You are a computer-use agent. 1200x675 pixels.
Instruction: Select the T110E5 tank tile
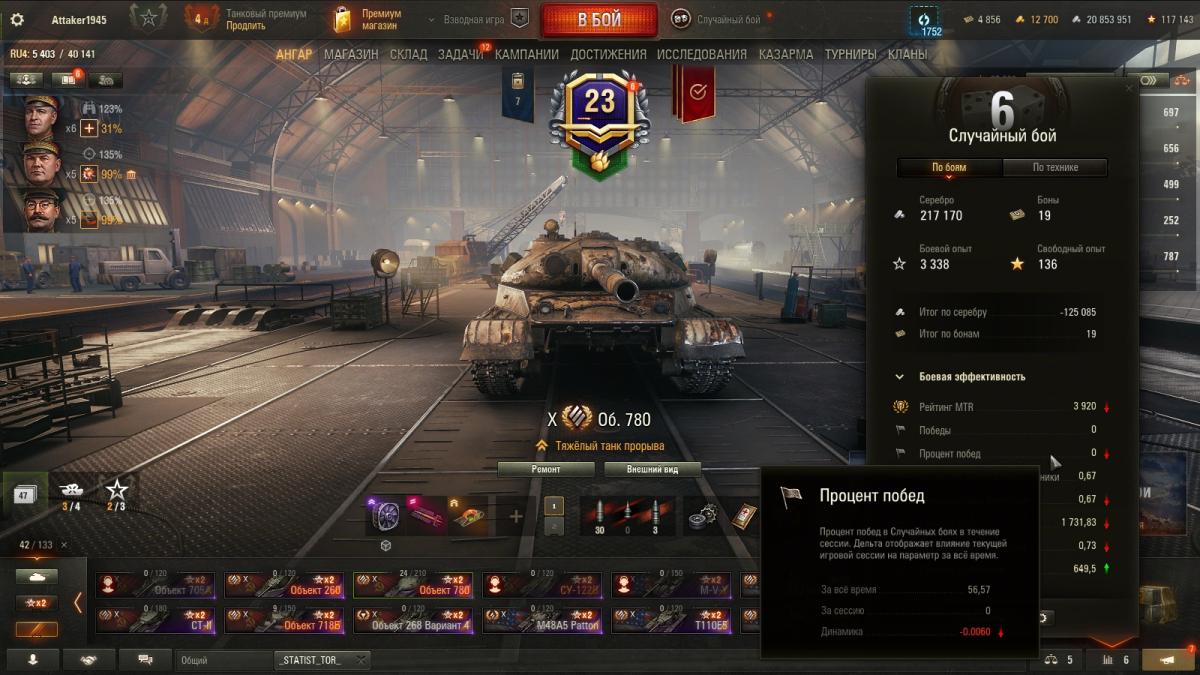point(671,621)
